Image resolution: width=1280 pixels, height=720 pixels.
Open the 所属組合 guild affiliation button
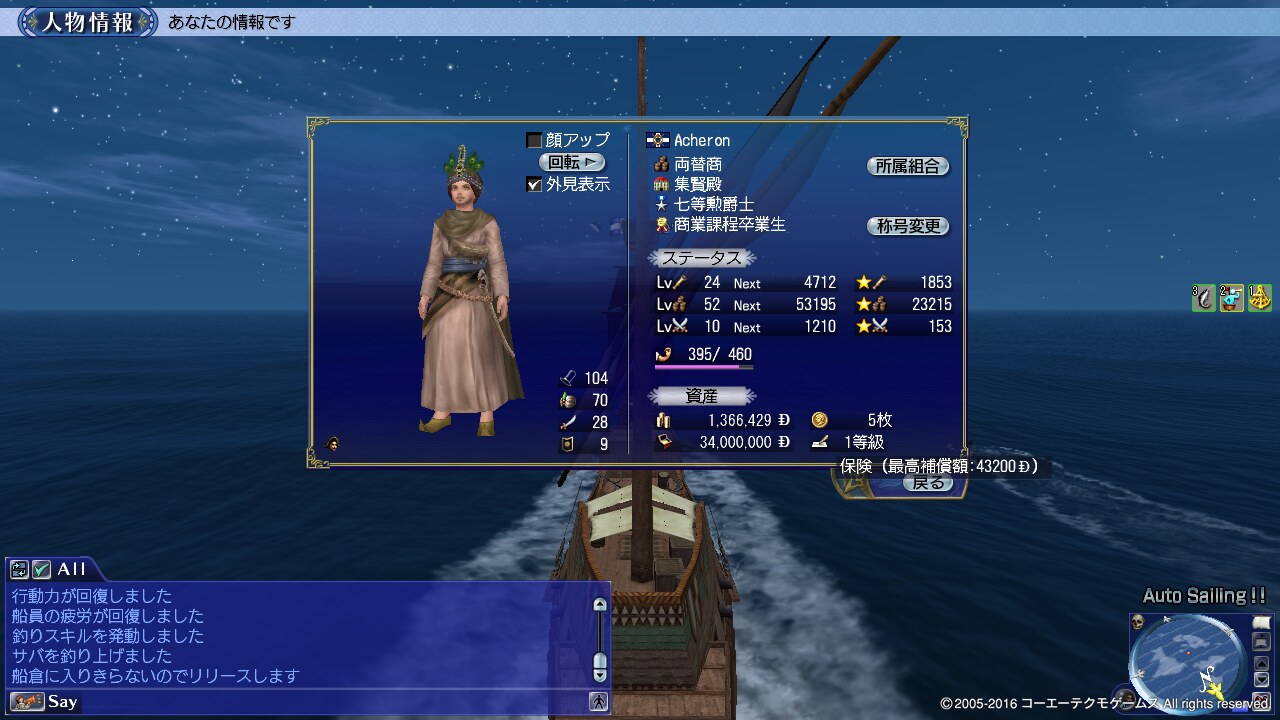tap(907, 167)
